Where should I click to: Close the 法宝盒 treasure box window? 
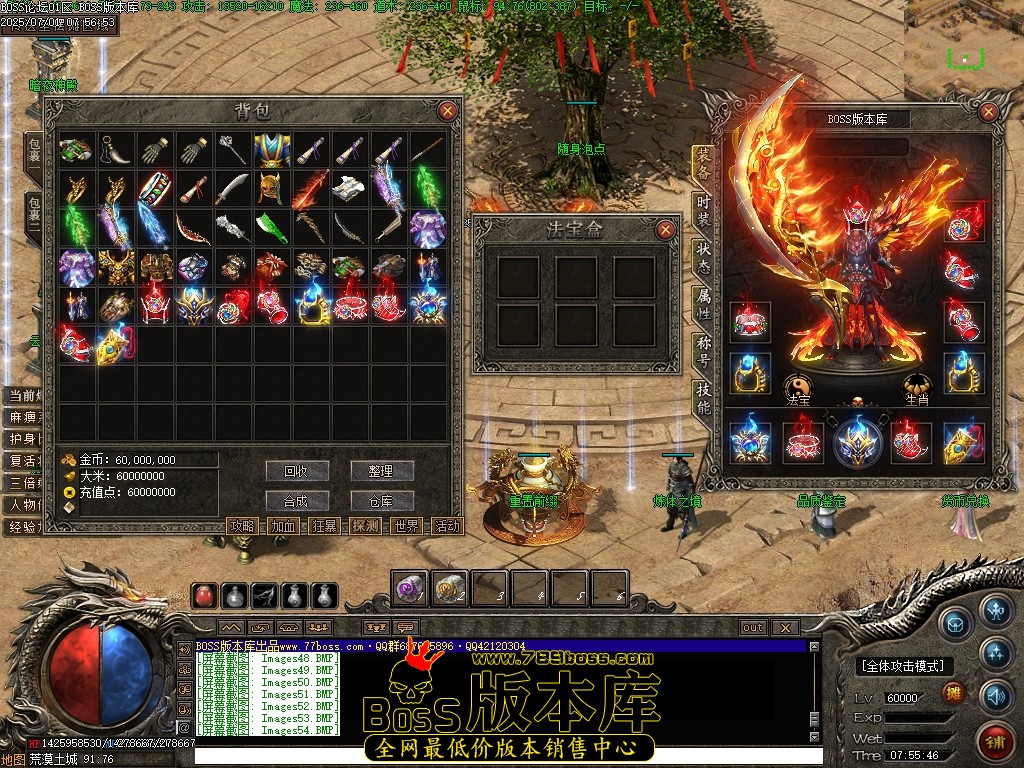666,230
